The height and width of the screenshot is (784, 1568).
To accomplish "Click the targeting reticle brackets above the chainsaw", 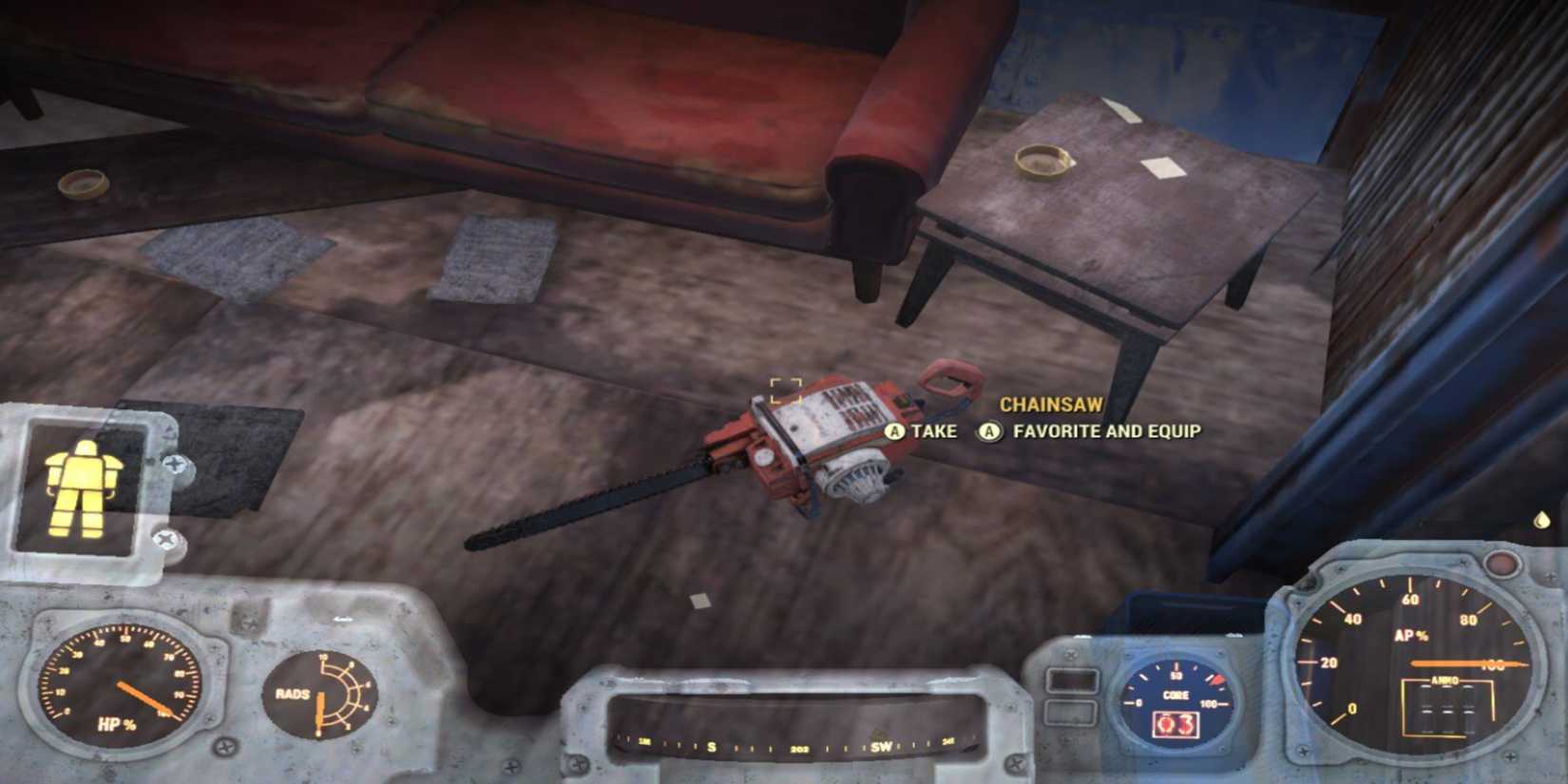I will coord(787,389).
